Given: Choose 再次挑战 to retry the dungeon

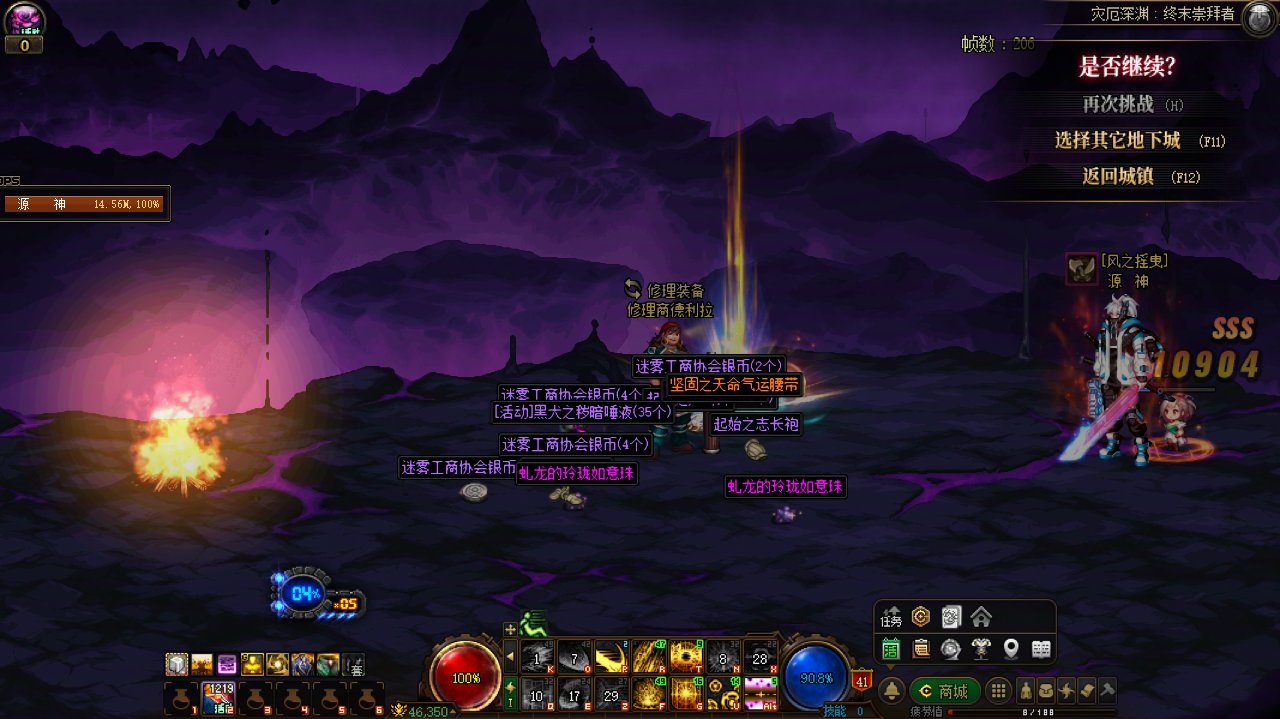Looking at the screenshot, I should [x=1118, y=104].
